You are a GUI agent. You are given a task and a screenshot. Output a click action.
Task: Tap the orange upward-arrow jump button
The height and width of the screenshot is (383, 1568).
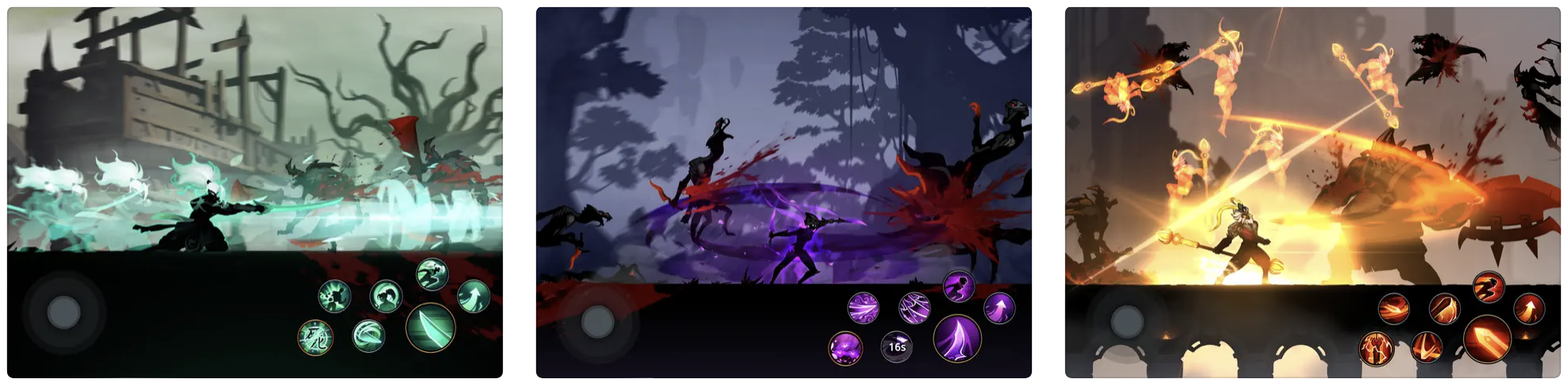click(1528, 308)
